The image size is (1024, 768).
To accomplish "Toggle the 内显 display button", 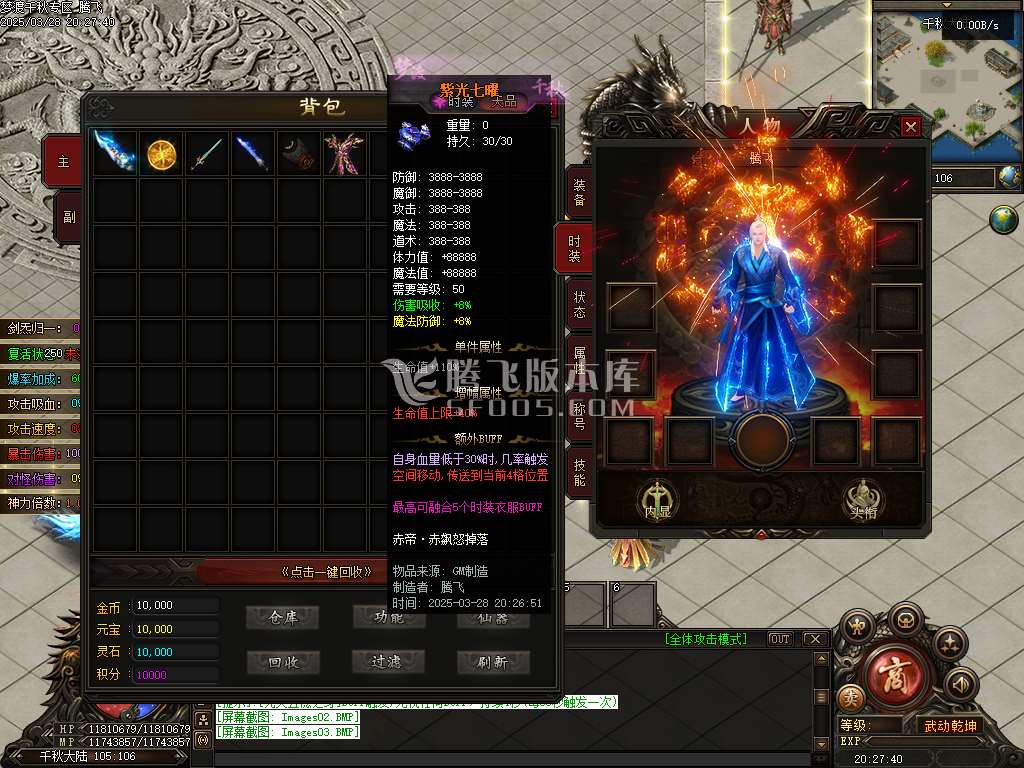I will click(657, 500).
